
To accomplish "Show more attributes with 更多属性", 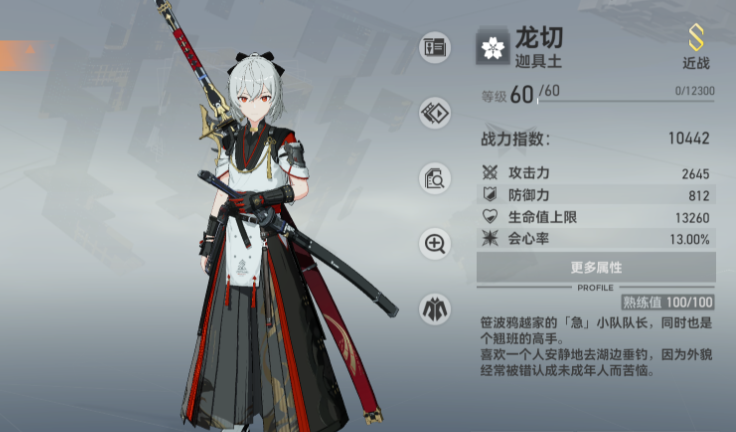I will [596, 267].
